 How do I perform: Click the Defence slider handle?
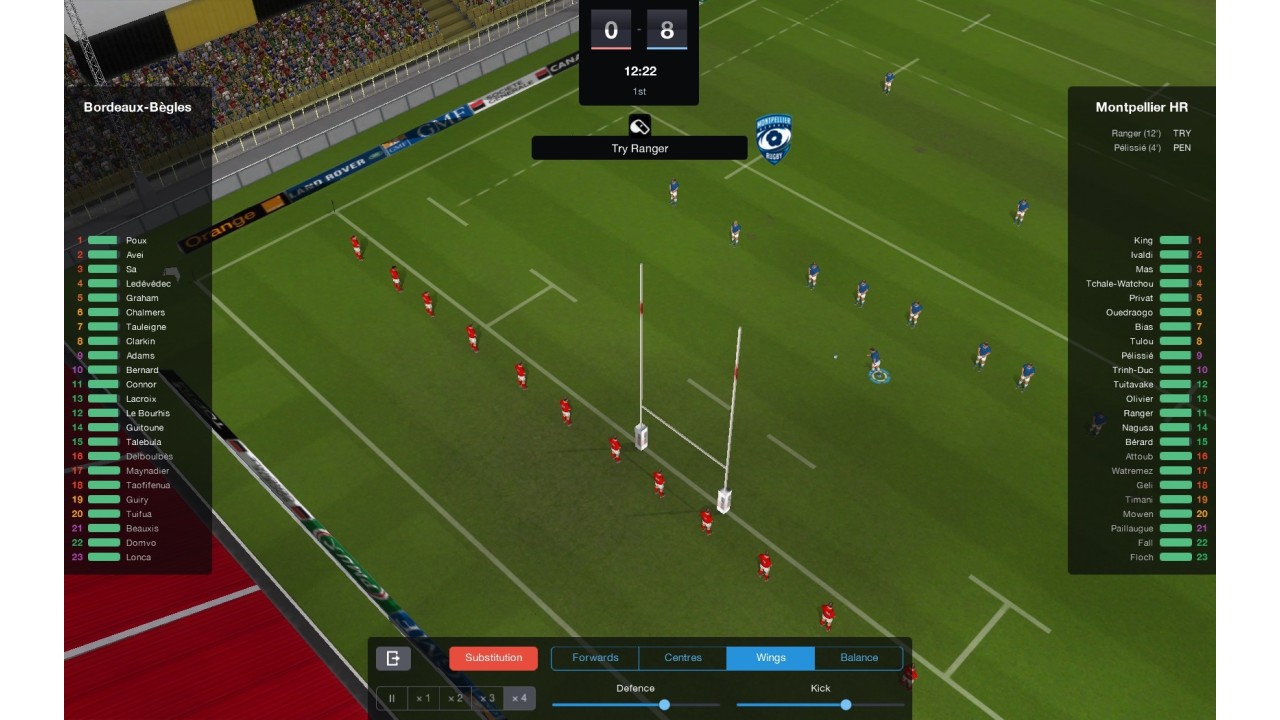tap(664, 705)
